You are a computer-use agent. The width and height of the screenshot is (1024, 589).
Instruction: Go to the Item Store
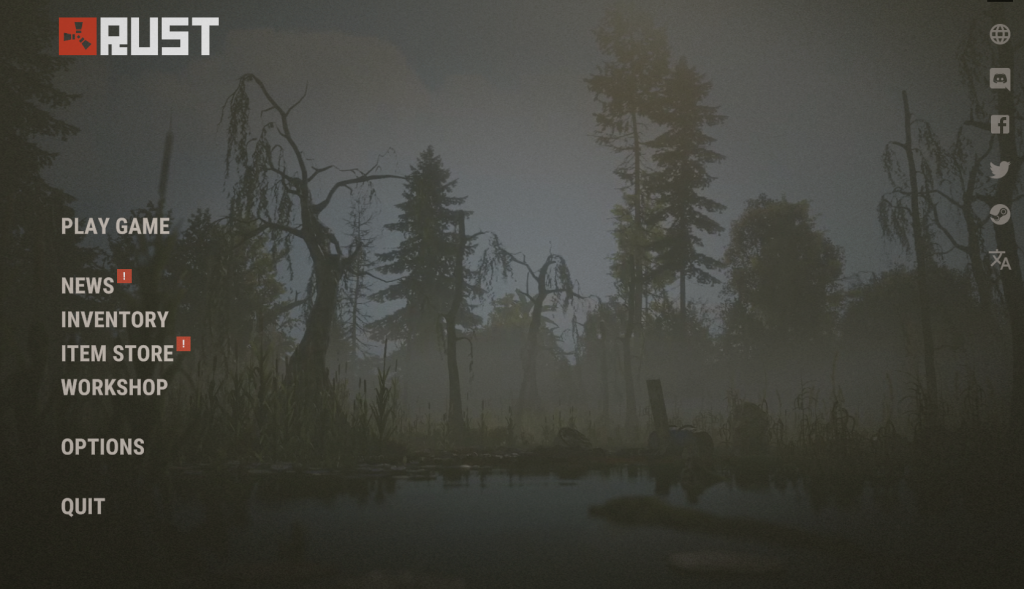click(x=117, y=354)
